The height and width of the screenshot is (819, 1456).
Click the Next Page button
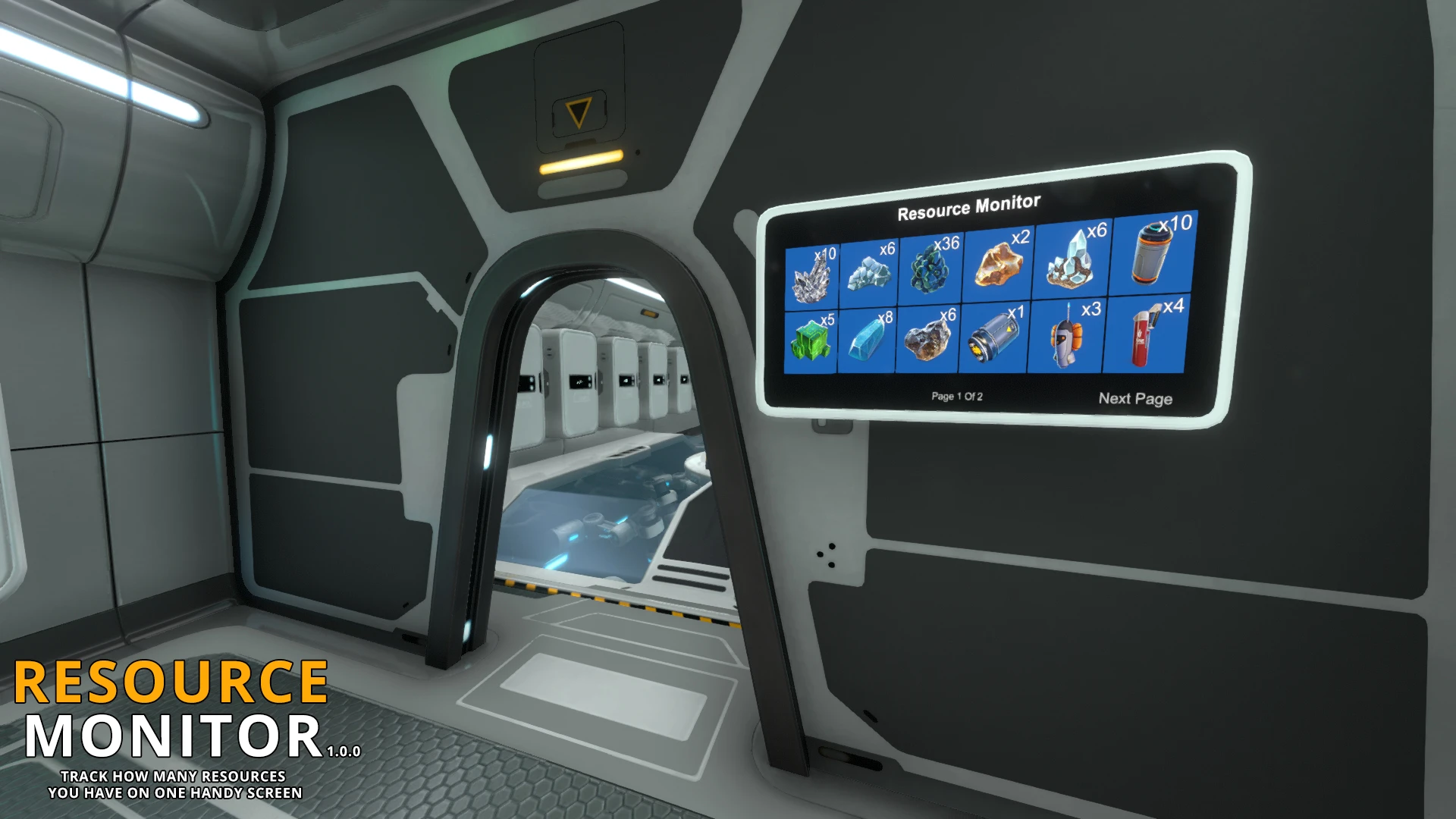click(1135, 398)
